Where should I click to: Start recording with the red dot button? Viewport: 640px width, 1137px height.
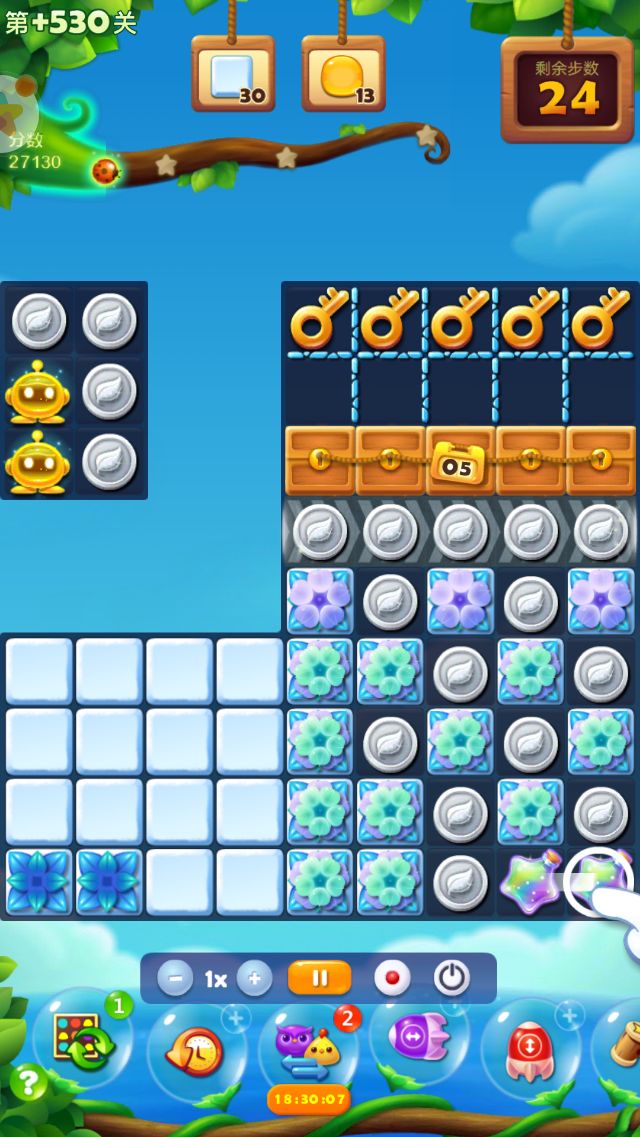pyautogui.click(x=392, y=978)
